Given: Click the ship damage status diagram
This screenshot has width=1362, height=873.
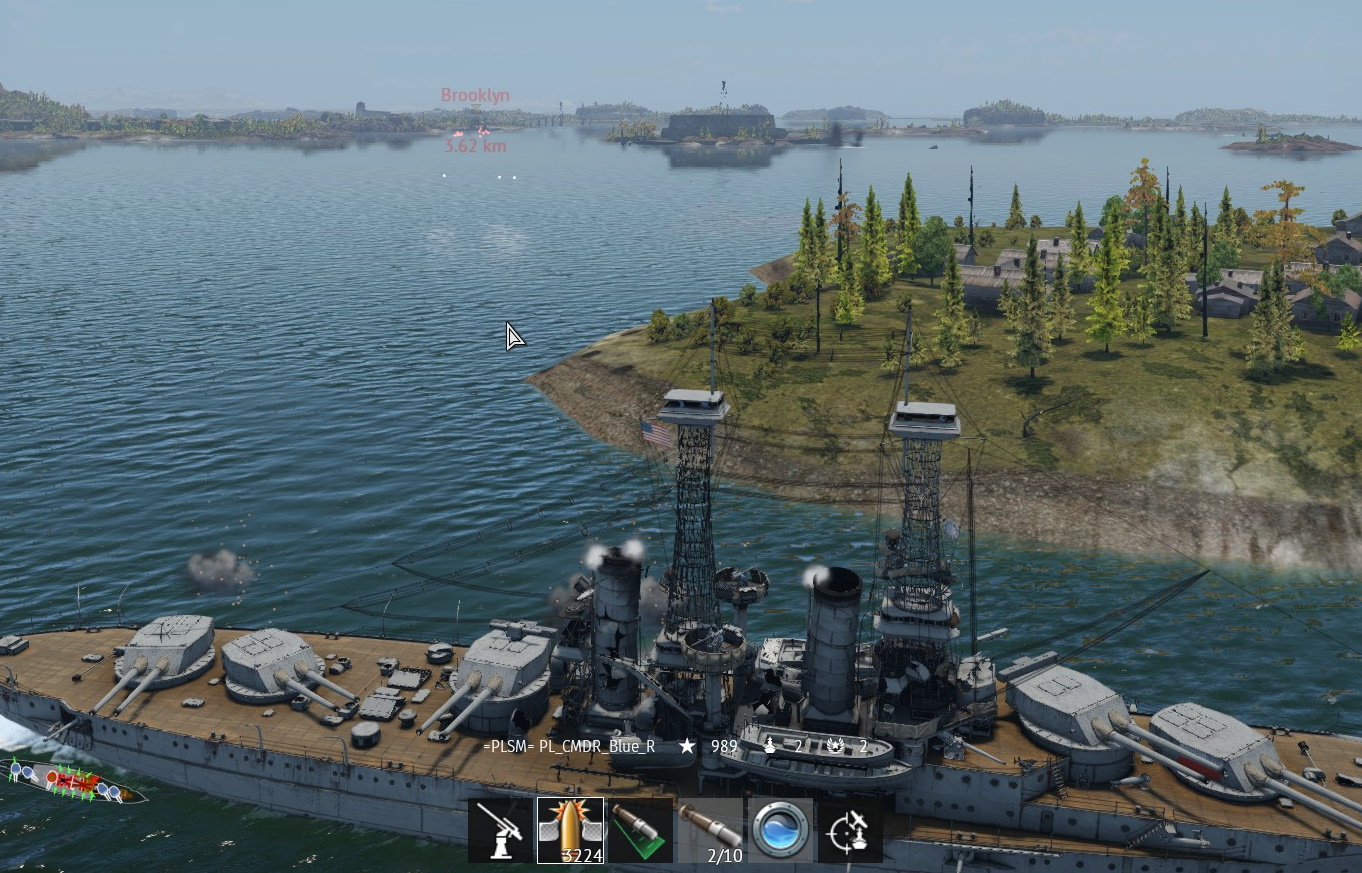Looking at the screenshot, I should tap(76, 782).
